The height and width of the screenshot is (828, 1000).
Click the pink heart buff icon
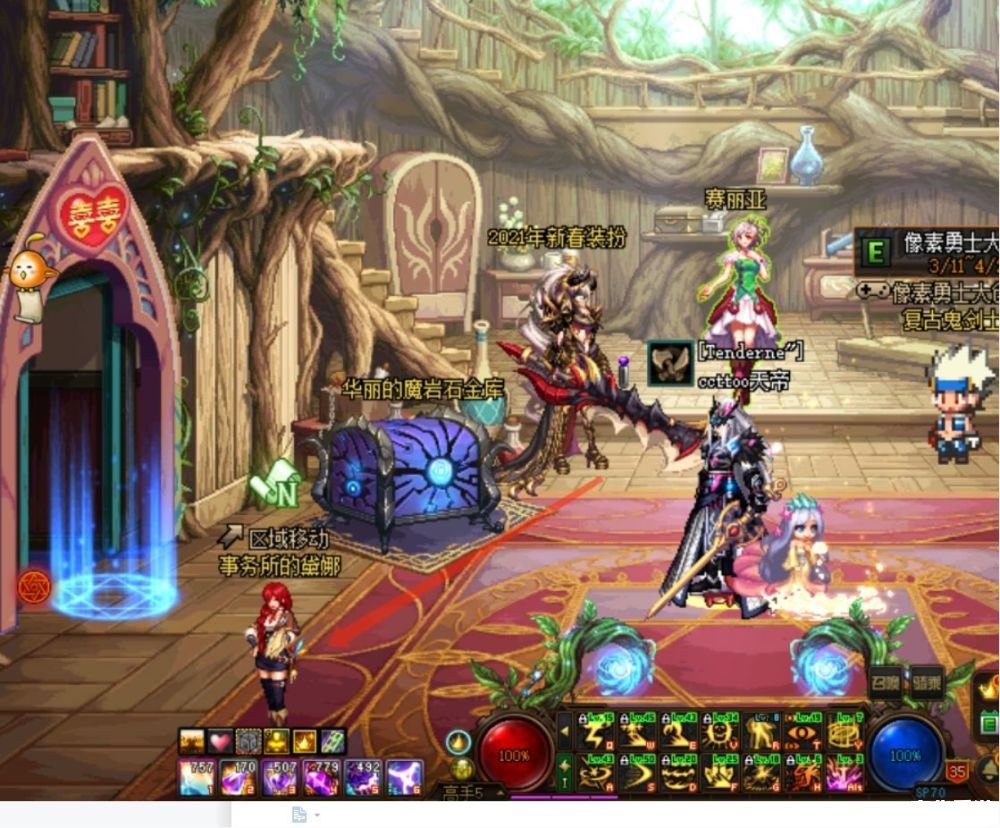220,741
